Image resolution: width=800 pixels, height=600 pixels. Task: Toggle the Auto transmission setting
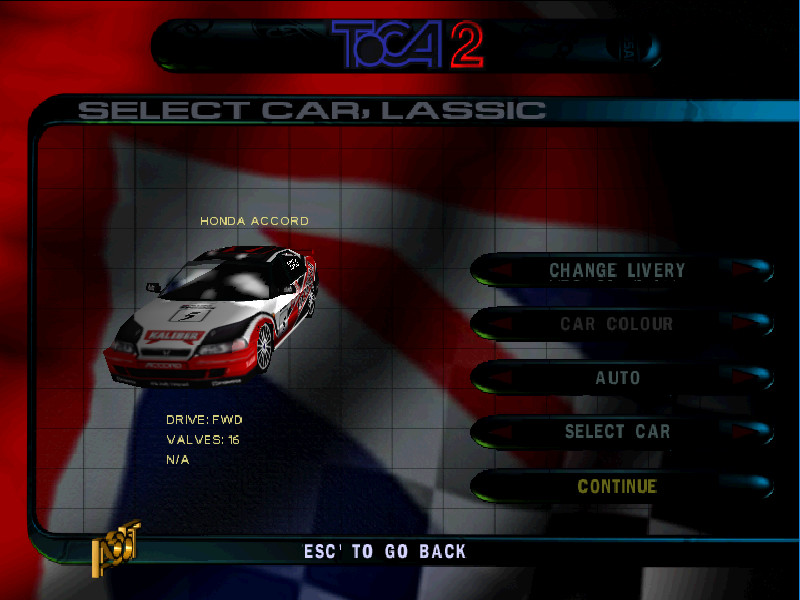[617, 378]
